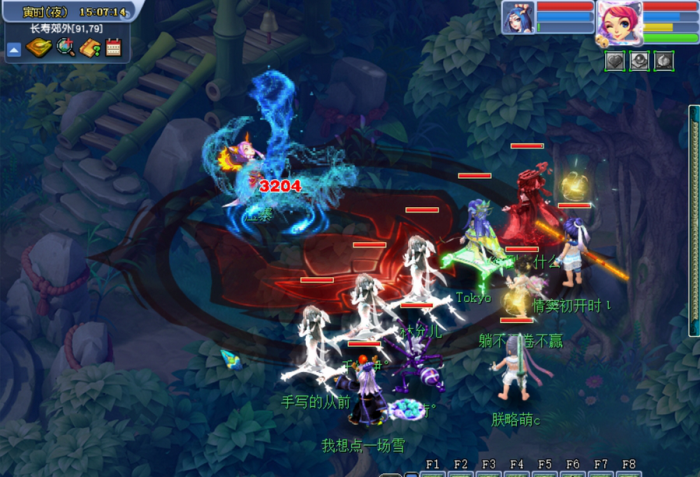Open the guide book with the question mark
Viewport: 700px width, 477px height.
(89, 47)
